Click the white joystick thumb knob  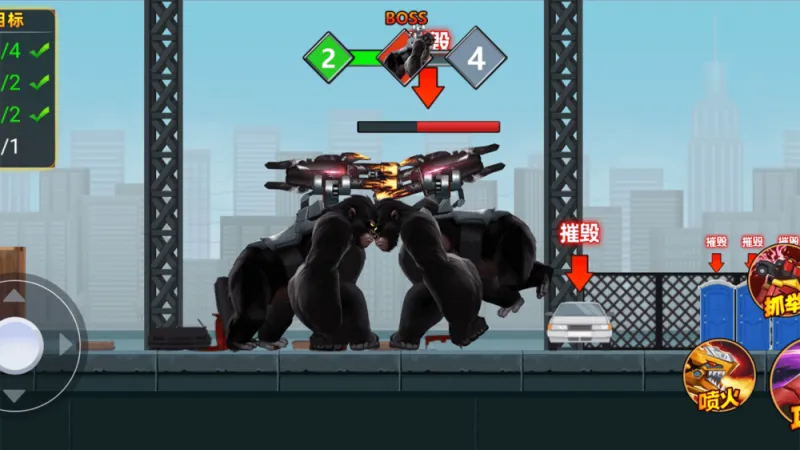coord(17,345)
